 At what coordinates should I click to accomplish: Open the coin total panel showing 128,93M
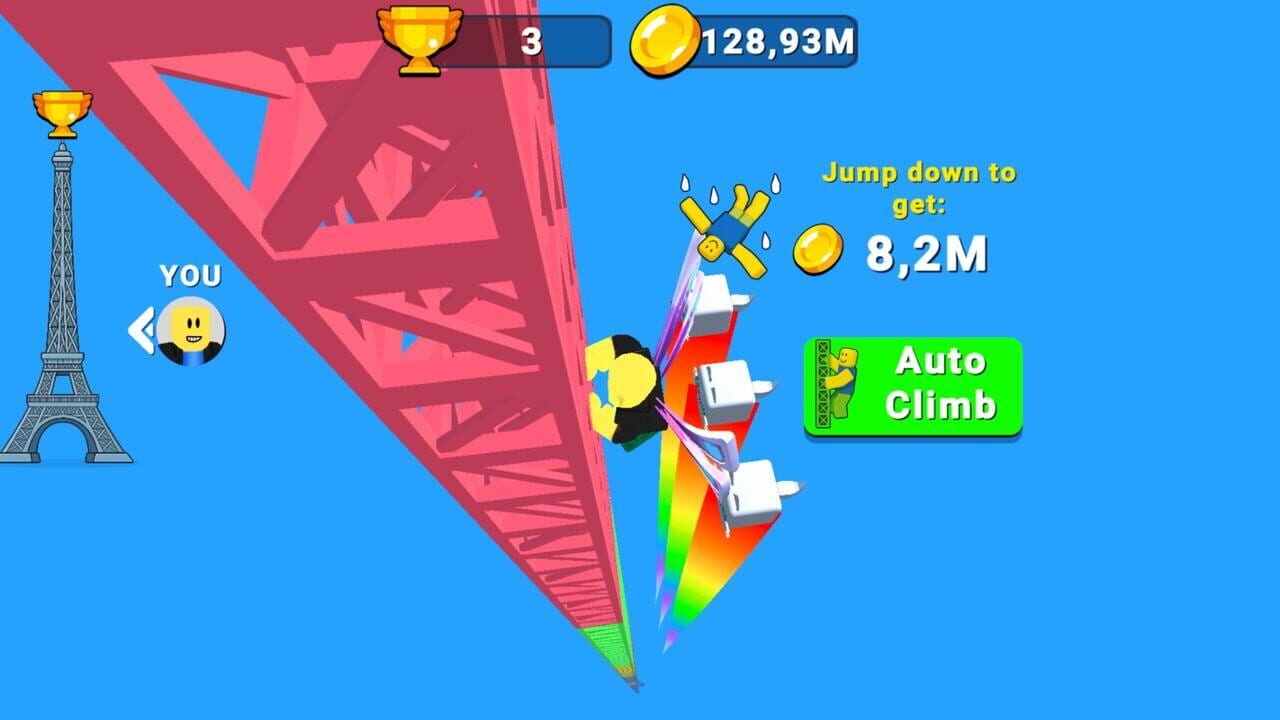tap(760, 39)
